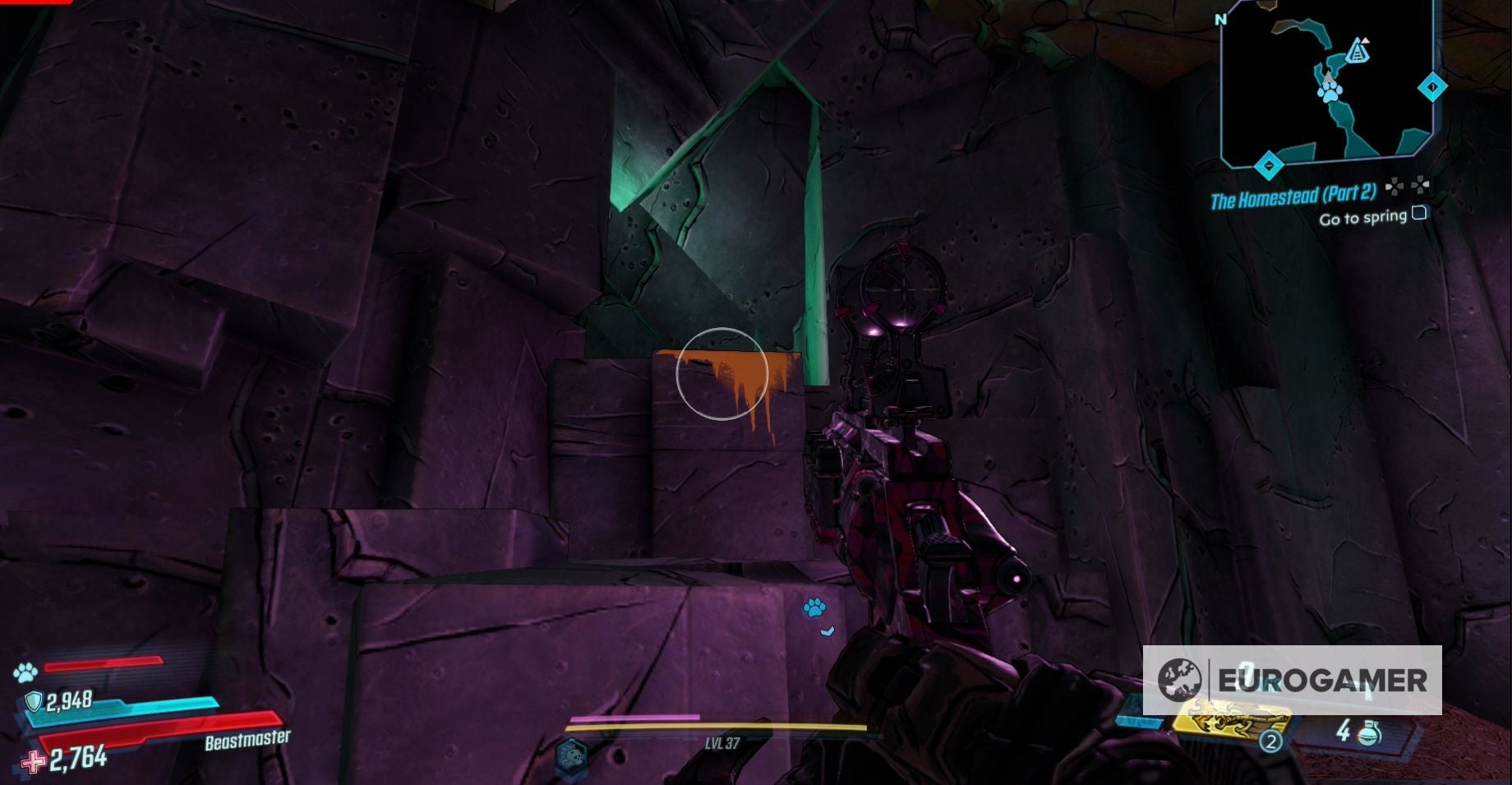Click the right d-pad icon near mission title
Image resolution: width=1512 pixels, height=785 pixels.
coord(1420,185)
